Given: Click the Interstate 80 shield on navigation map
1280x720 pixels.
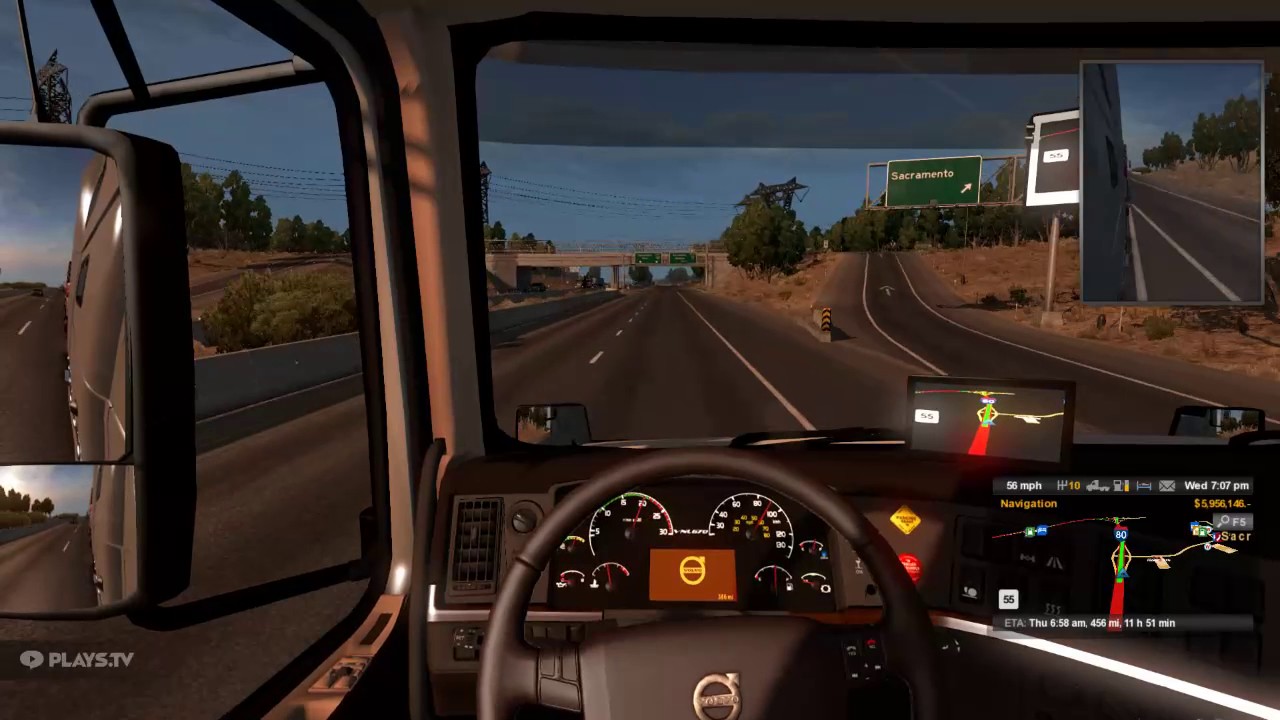Looking at the screenshot, I should 1122,532.
